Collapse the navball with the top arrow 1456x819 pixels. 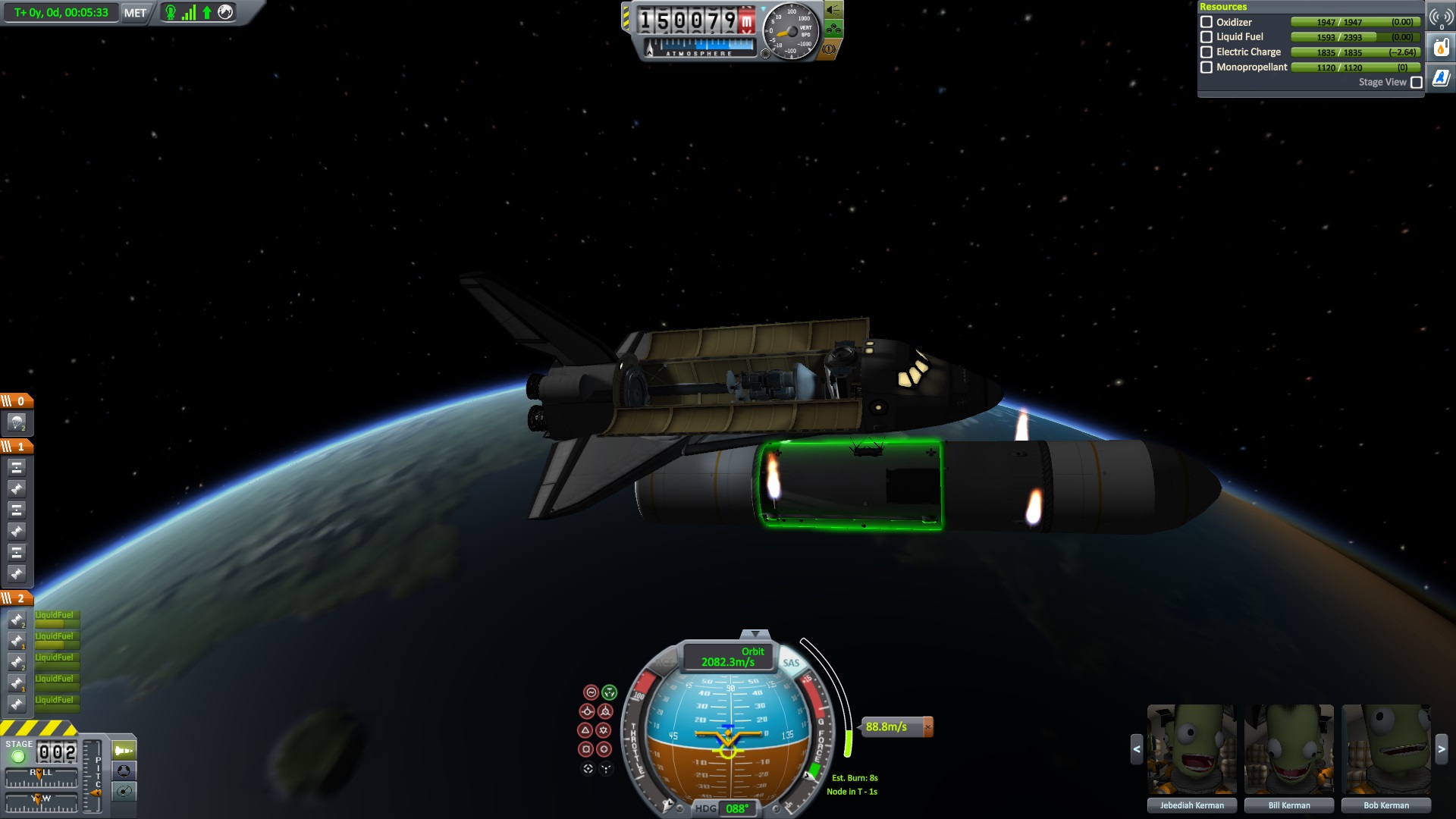(755, 634)
